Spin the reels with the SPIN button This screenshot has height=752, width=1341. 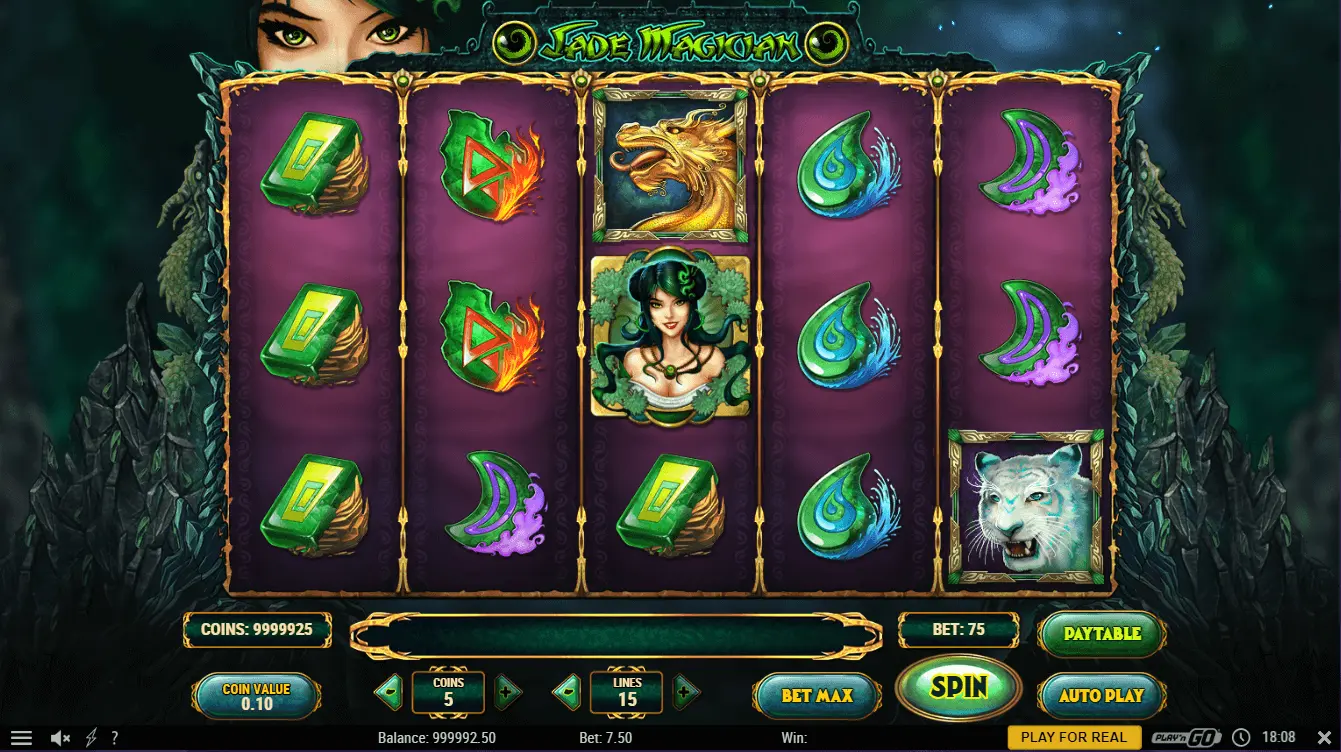(958, 687)
